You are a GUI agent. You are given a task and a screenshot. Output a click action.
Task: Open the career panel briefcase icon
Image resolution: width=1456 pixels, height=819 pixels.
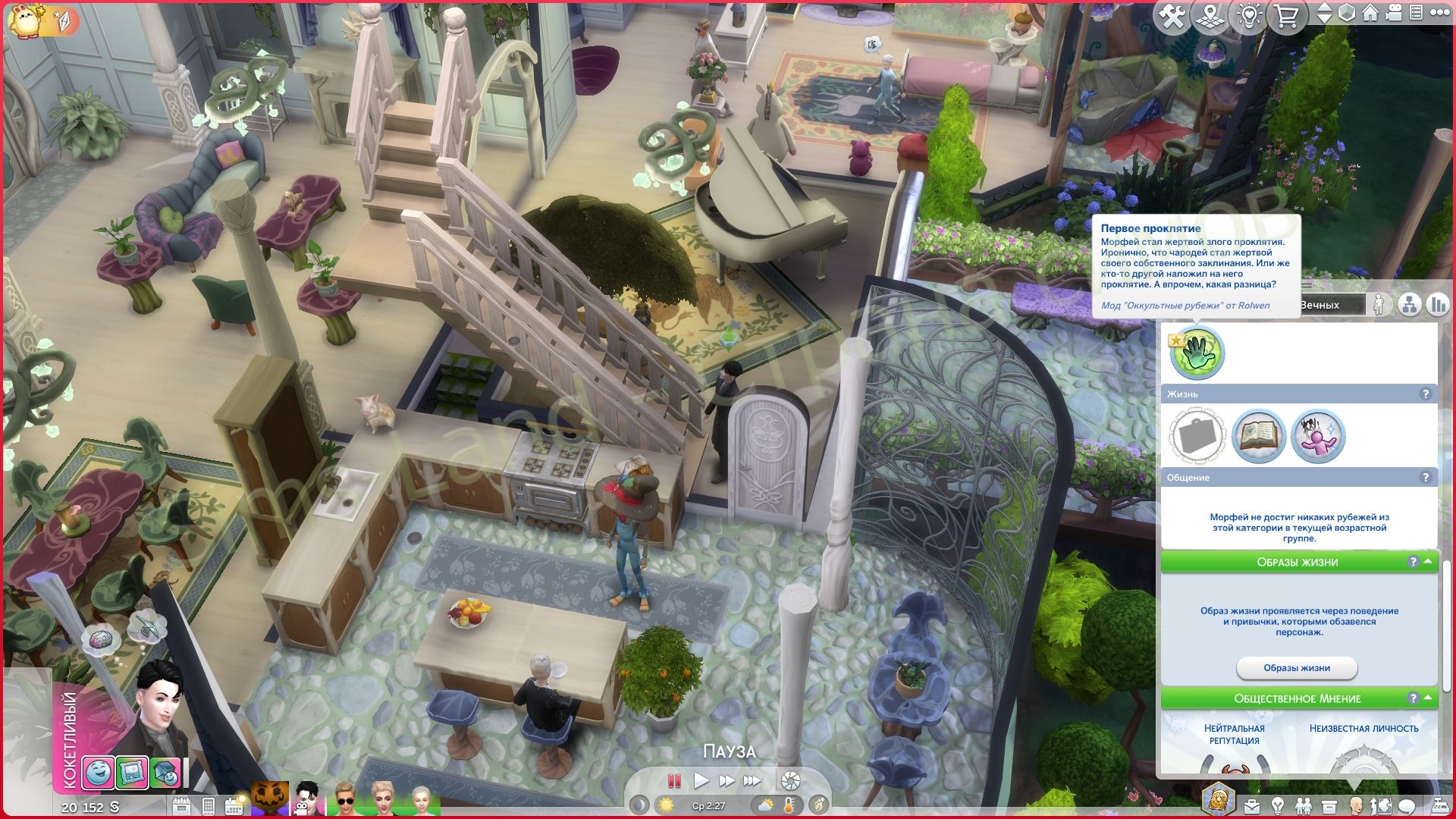[x=1250, y=805]
